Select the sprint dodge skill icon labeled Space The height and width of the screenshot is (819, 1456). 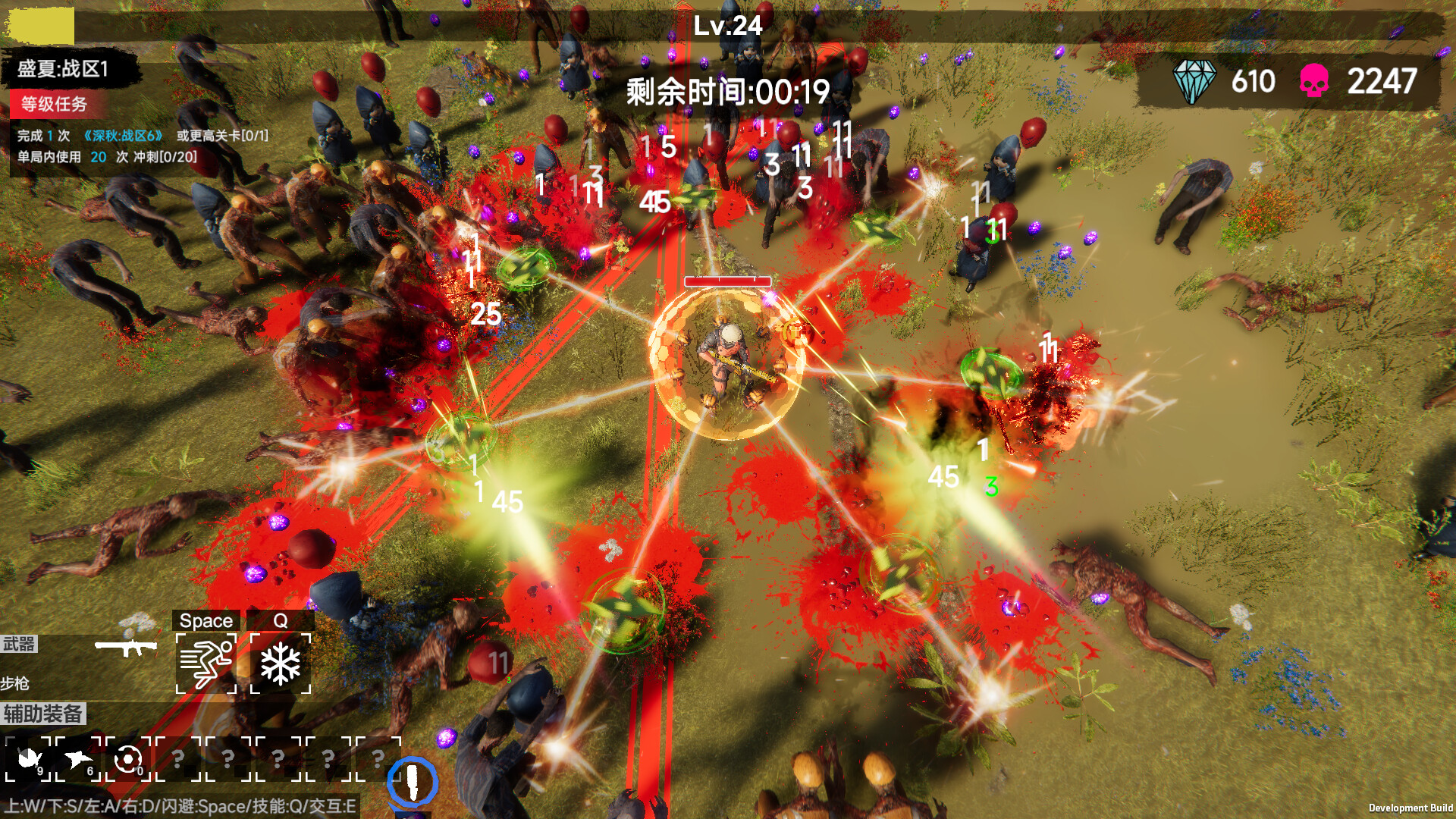click(205, 664)
